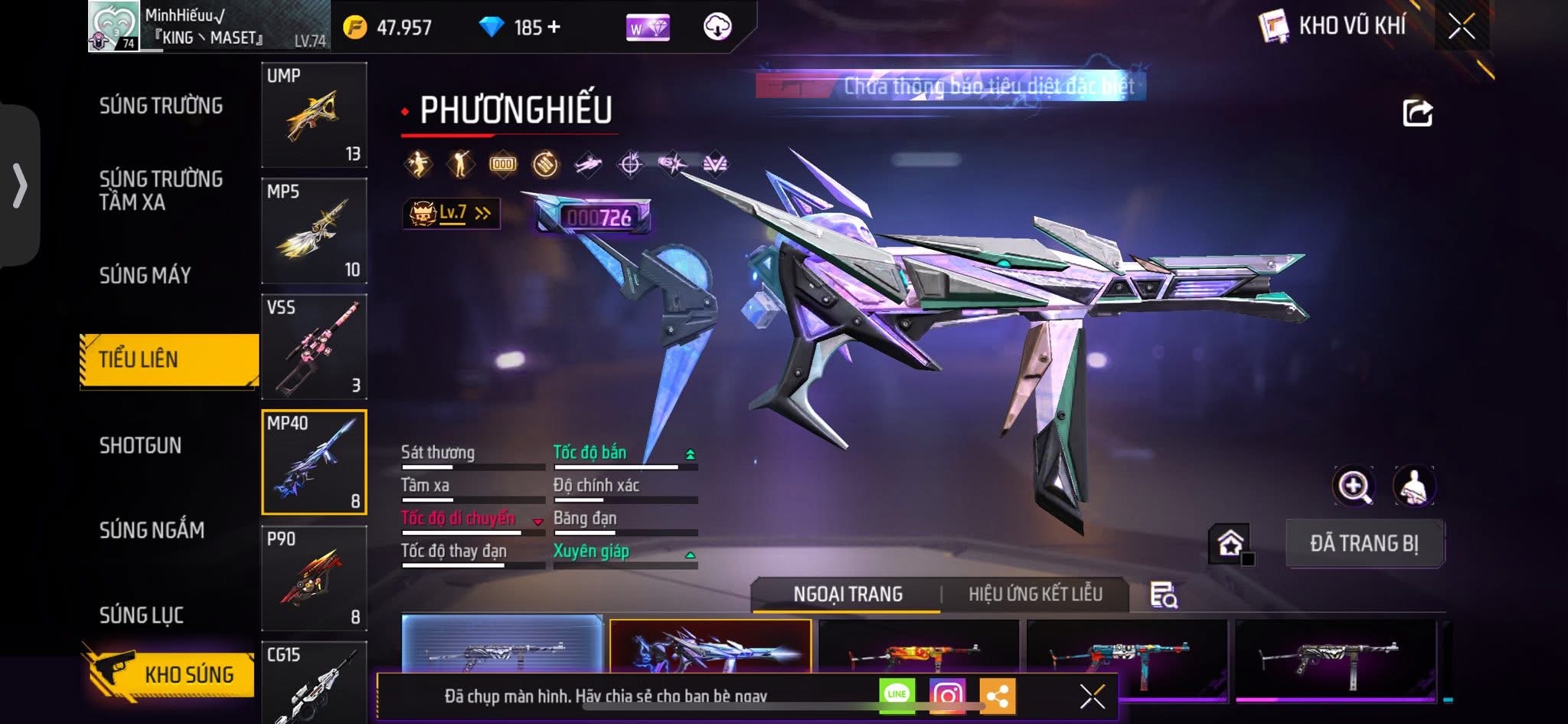Click the ĐÃ TRANG BỊ button
Screen dimensions: 1568x724
(1364, 544)
